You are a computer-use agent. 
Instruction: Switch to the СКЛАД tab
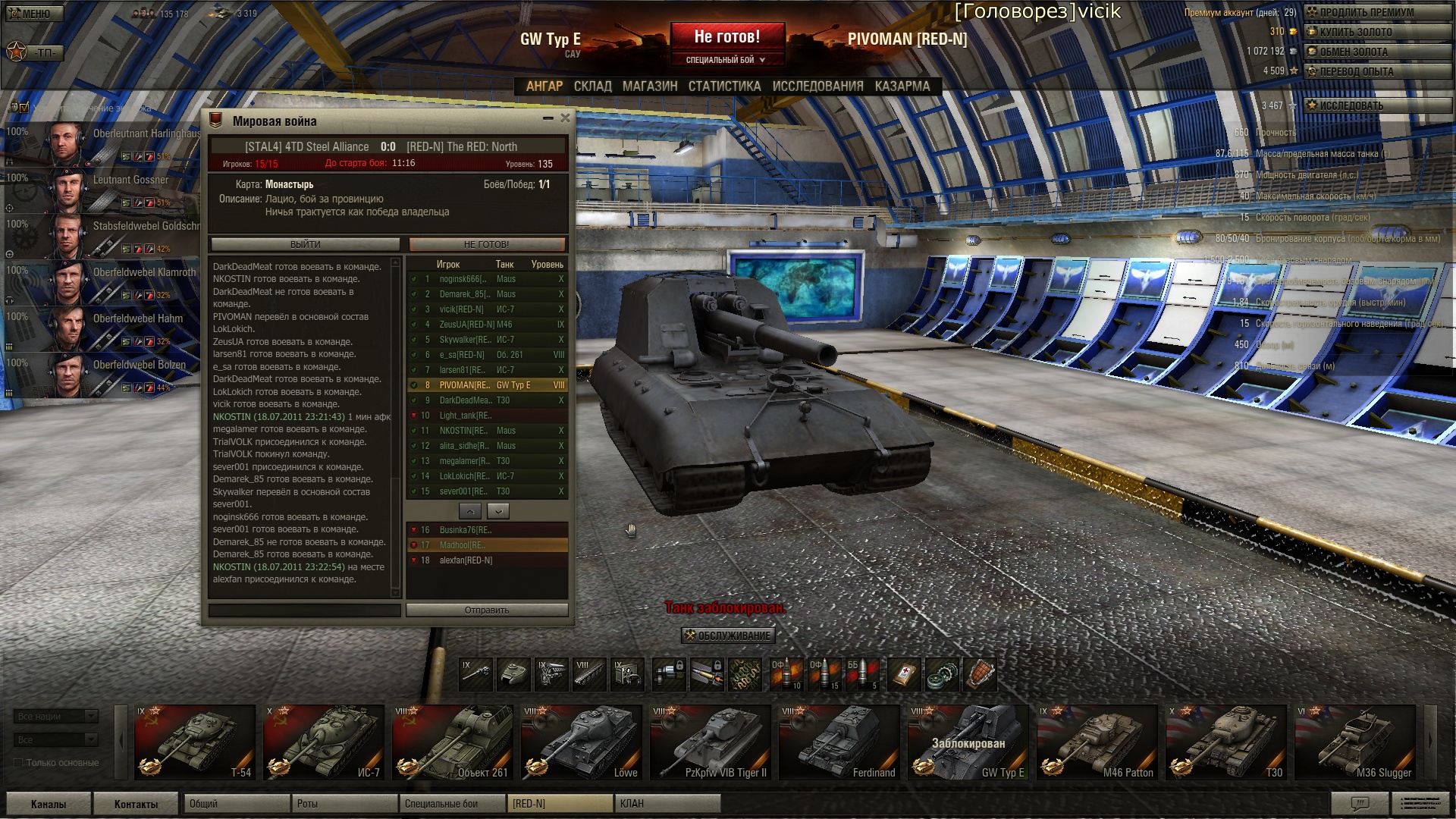(x=592, y=86)
